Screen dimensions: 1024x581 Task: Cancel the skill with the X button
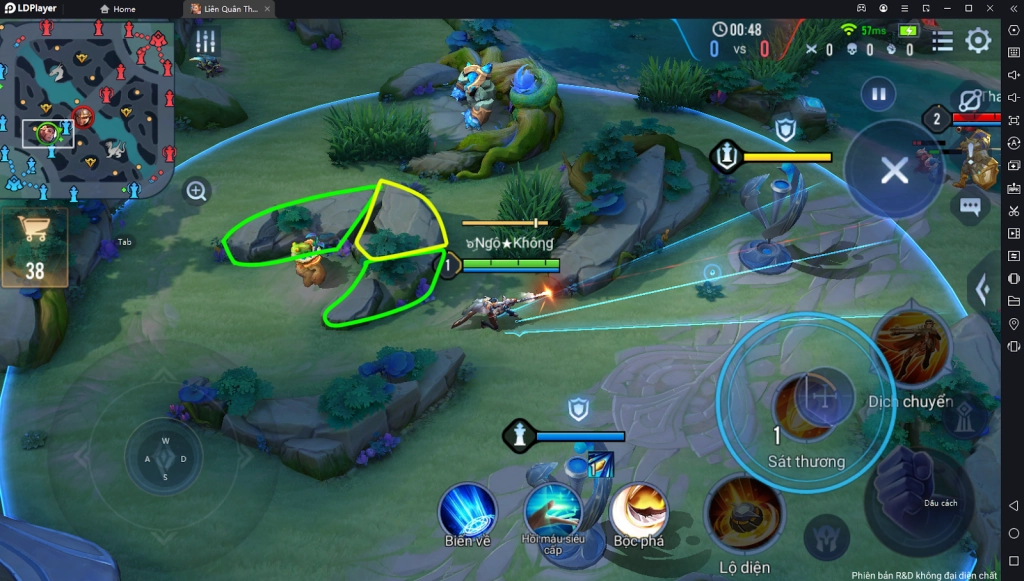tap(893, 170)
